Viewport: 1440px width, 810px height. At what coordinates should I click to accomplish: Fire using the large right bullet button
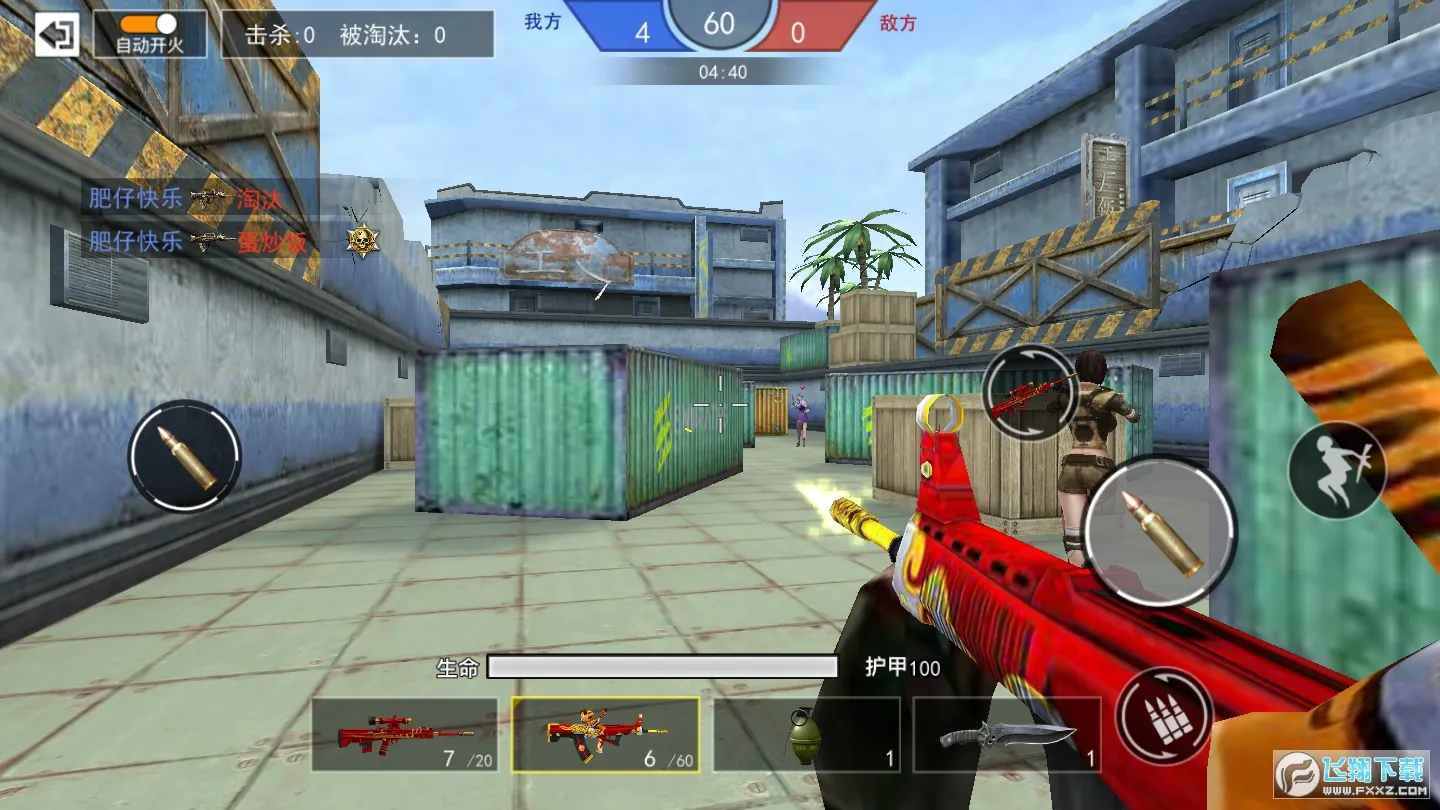click(1159, 533)
